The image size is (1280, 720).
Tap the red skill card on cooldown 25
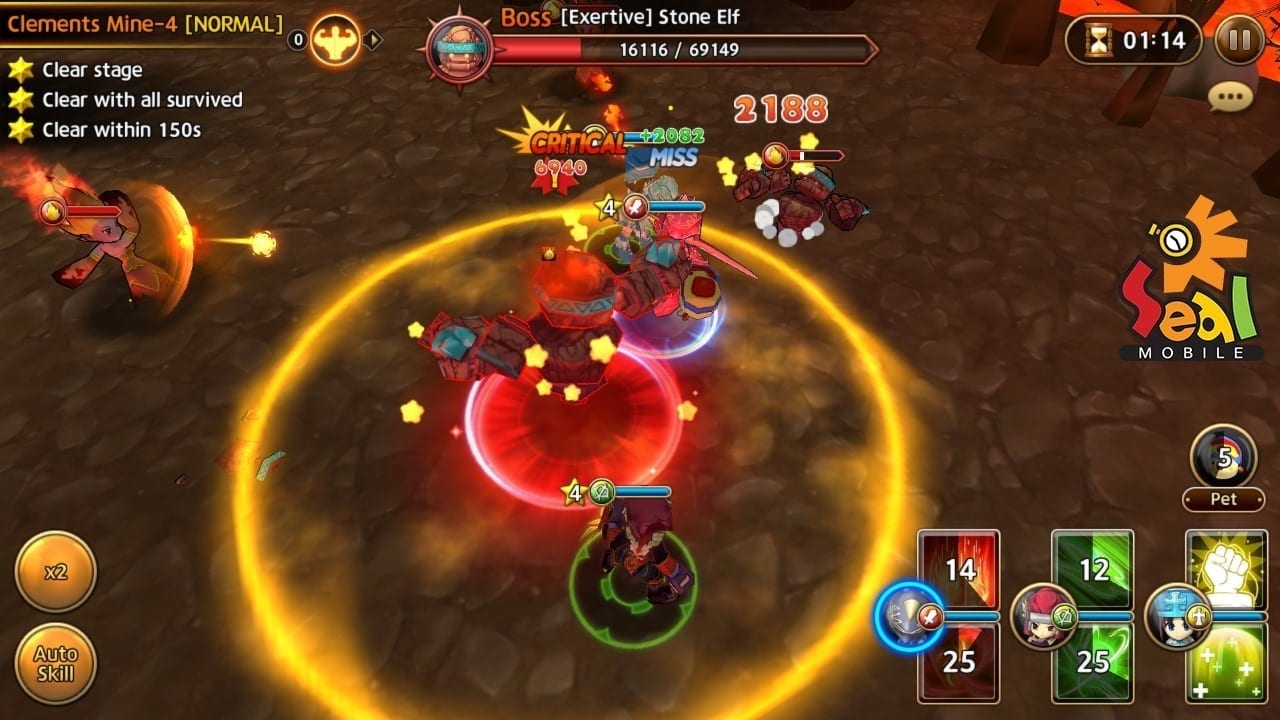(x=959, y=662)
